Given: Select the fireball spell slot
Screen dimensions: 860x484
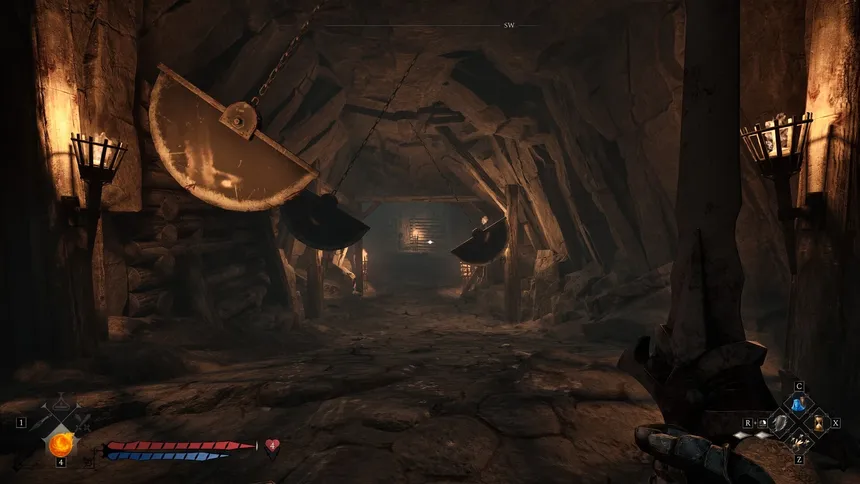Looking at the screenshot, I should [61, 443].
